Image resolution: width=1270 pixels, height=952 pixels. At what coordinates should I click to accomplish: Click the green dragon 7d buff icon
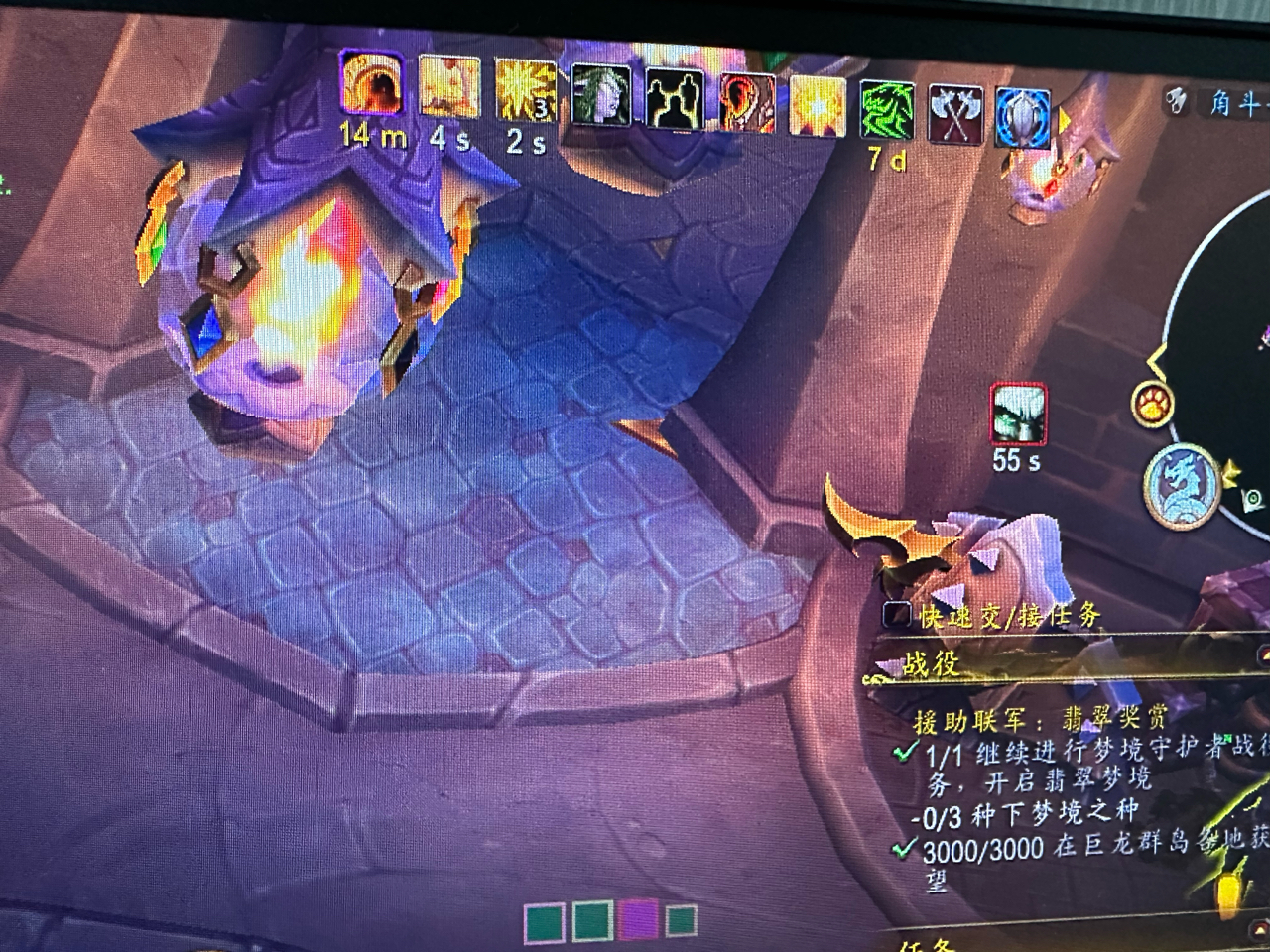tap(886, 111)
